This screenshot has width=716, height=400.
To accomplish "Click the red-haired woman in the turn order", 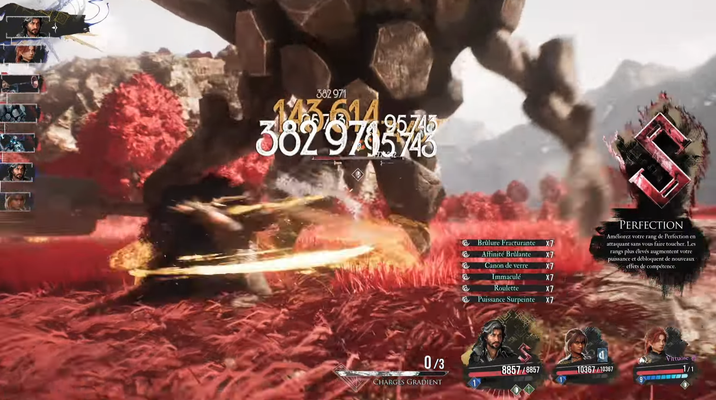I will 22,54.
